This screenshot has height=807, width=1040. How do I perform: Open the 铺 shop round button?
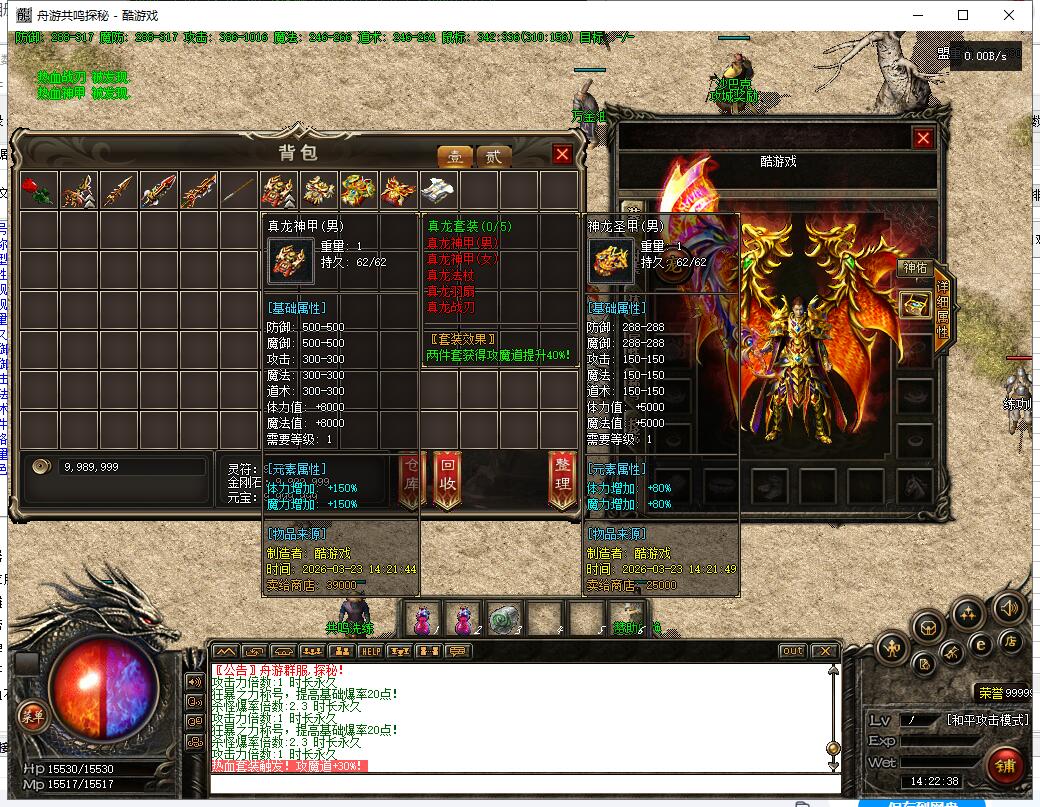pos(1005,766)
